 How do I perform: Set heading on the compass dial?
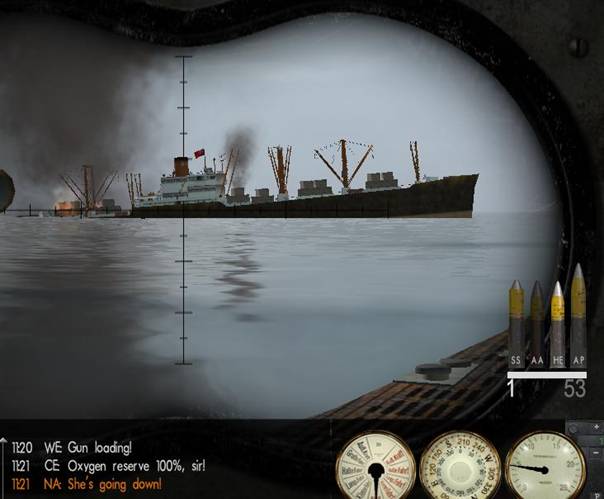[x=460, y=467]
